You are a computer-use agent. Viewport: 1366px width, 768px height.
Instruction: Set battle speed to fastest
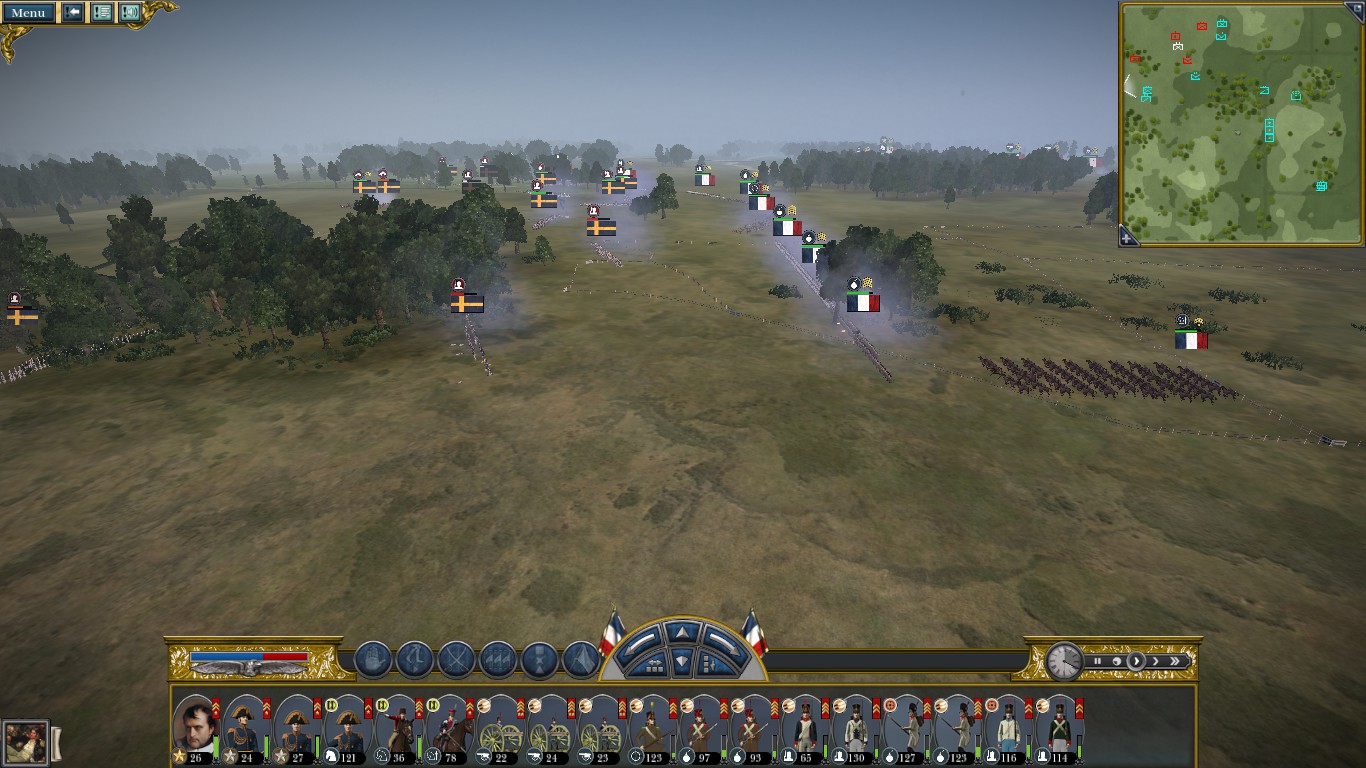[1175, 661]
